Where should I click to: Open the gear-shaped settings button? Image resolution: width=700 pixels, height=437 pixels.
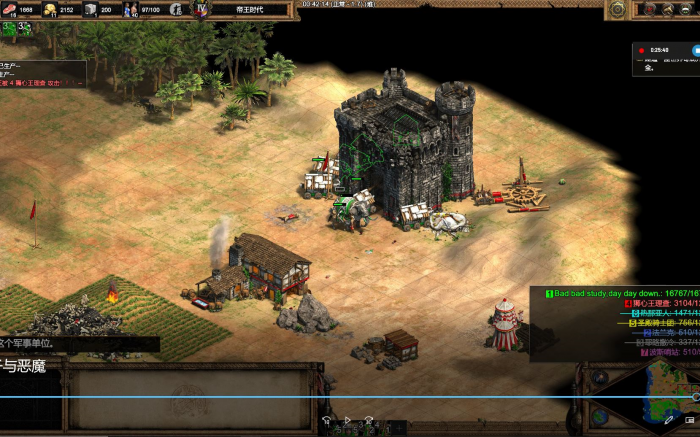click(618, 9)
